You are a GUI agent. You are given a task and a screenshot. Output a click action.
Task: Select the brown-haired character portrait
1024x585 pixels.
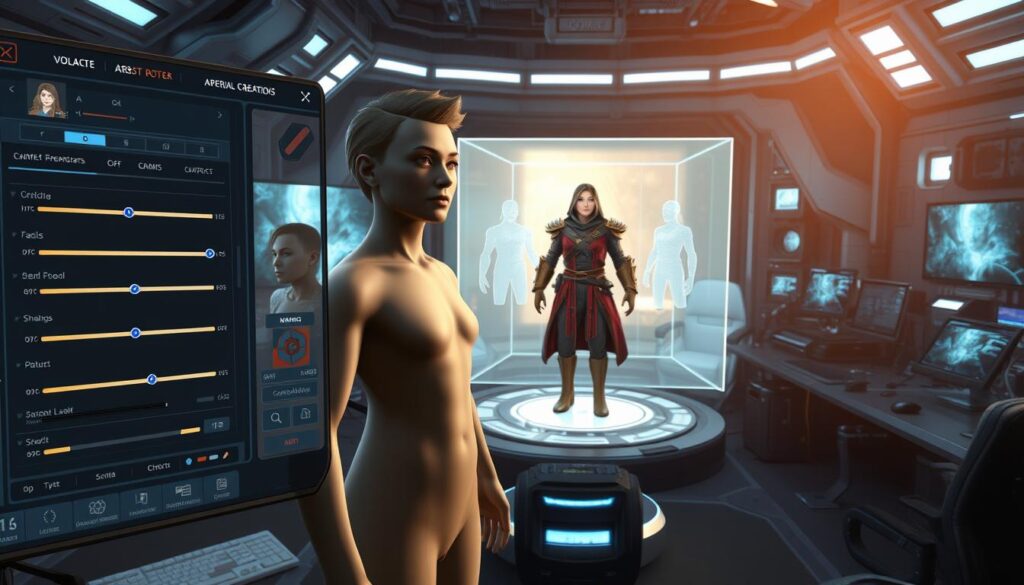[46, 100]
